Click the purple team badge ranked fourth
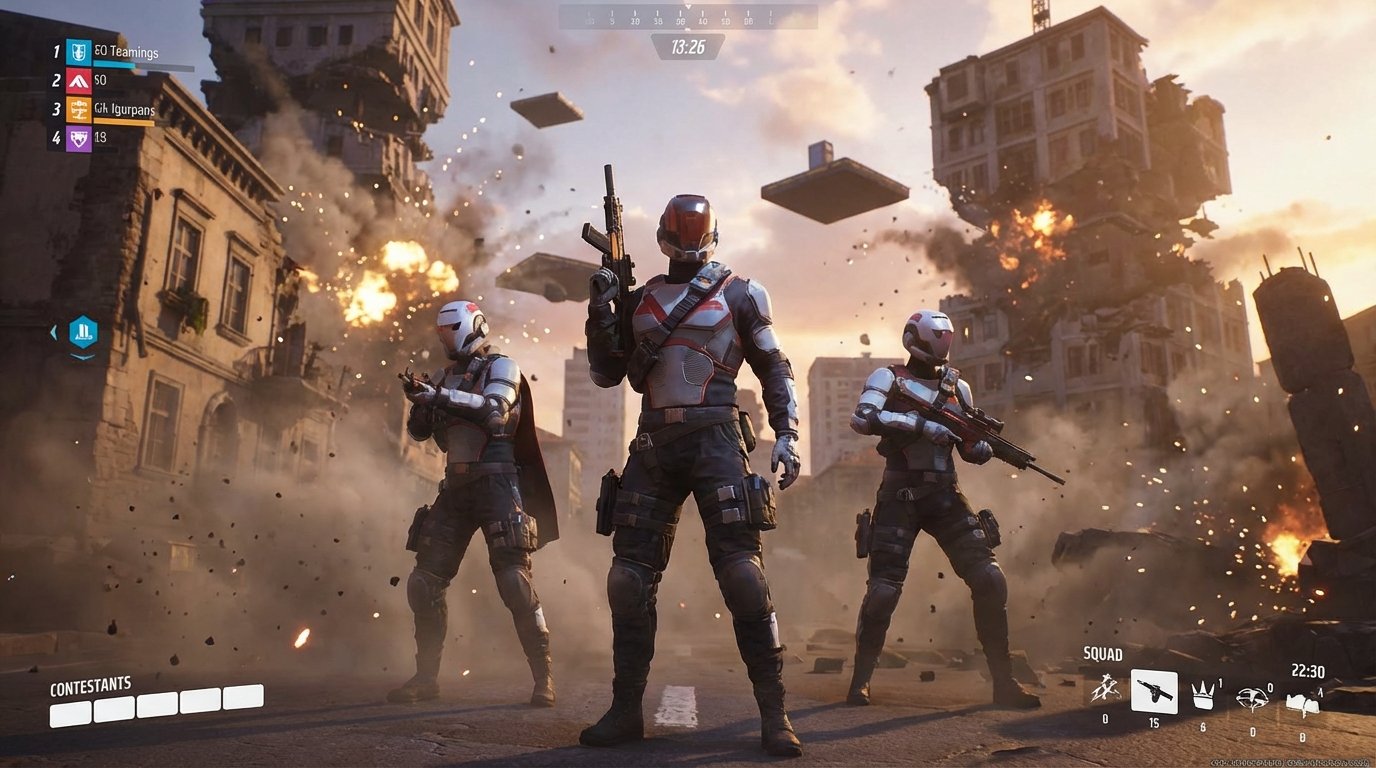Screen dimensions: 1376x768 (79, 138)
